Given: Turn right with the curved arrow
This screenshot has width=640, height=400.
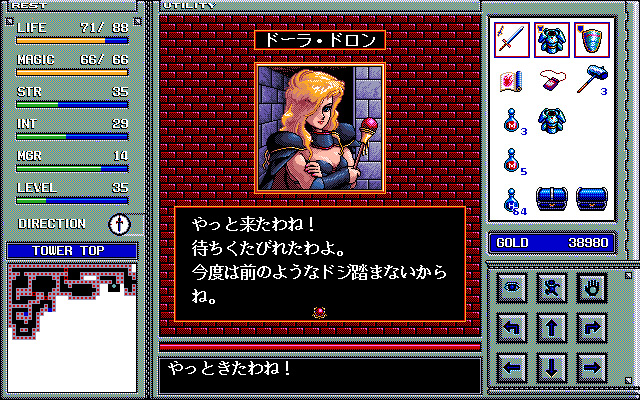Looking at the screenshot, I should pyautogui.click(x=592, y=326).
